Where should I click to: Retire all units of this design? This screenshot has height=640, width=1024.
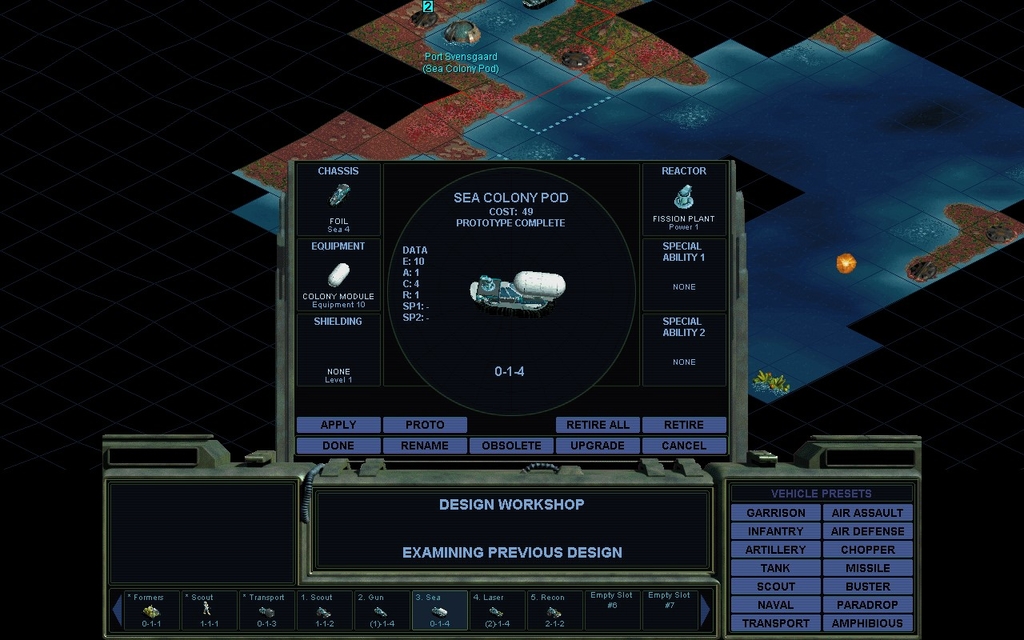(x=597, y=425)
